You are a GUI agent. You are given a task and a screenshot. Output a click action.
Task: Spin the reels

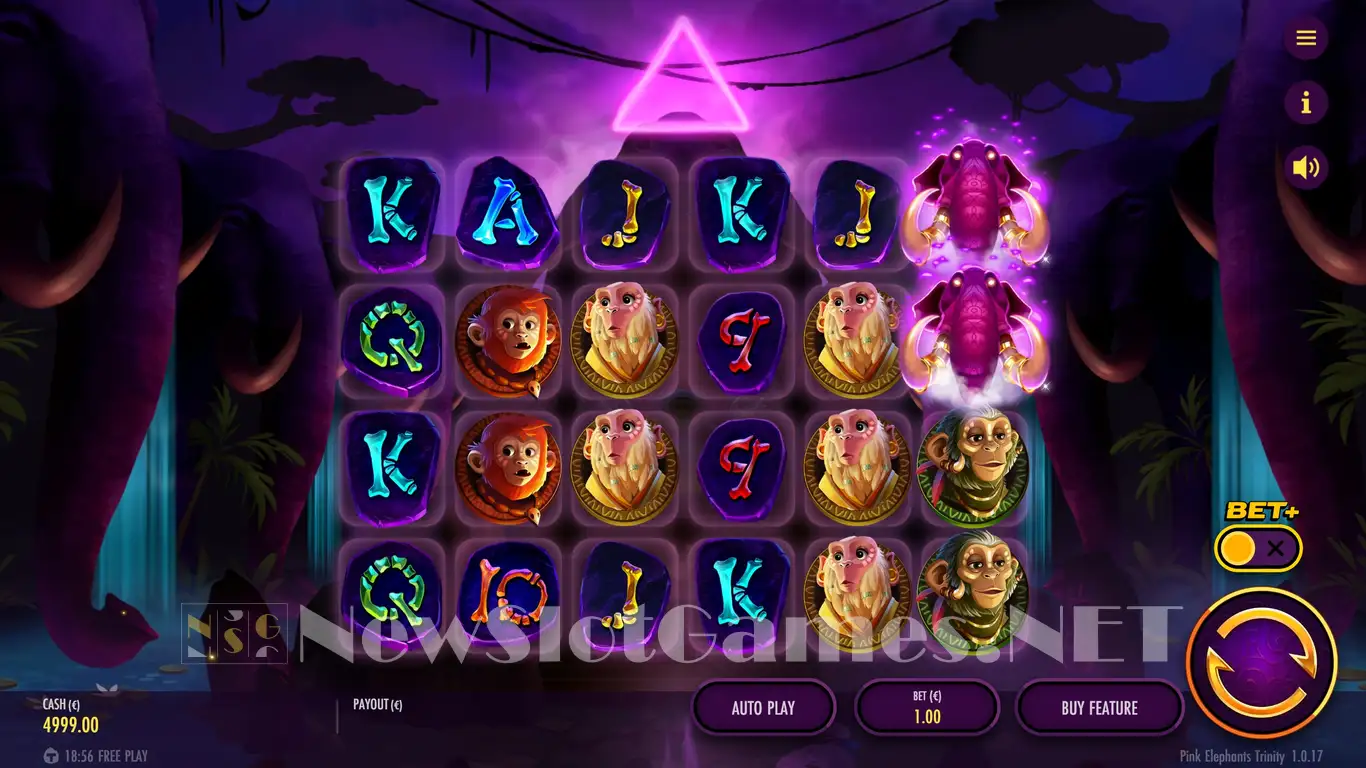[x=1261, y=662]
